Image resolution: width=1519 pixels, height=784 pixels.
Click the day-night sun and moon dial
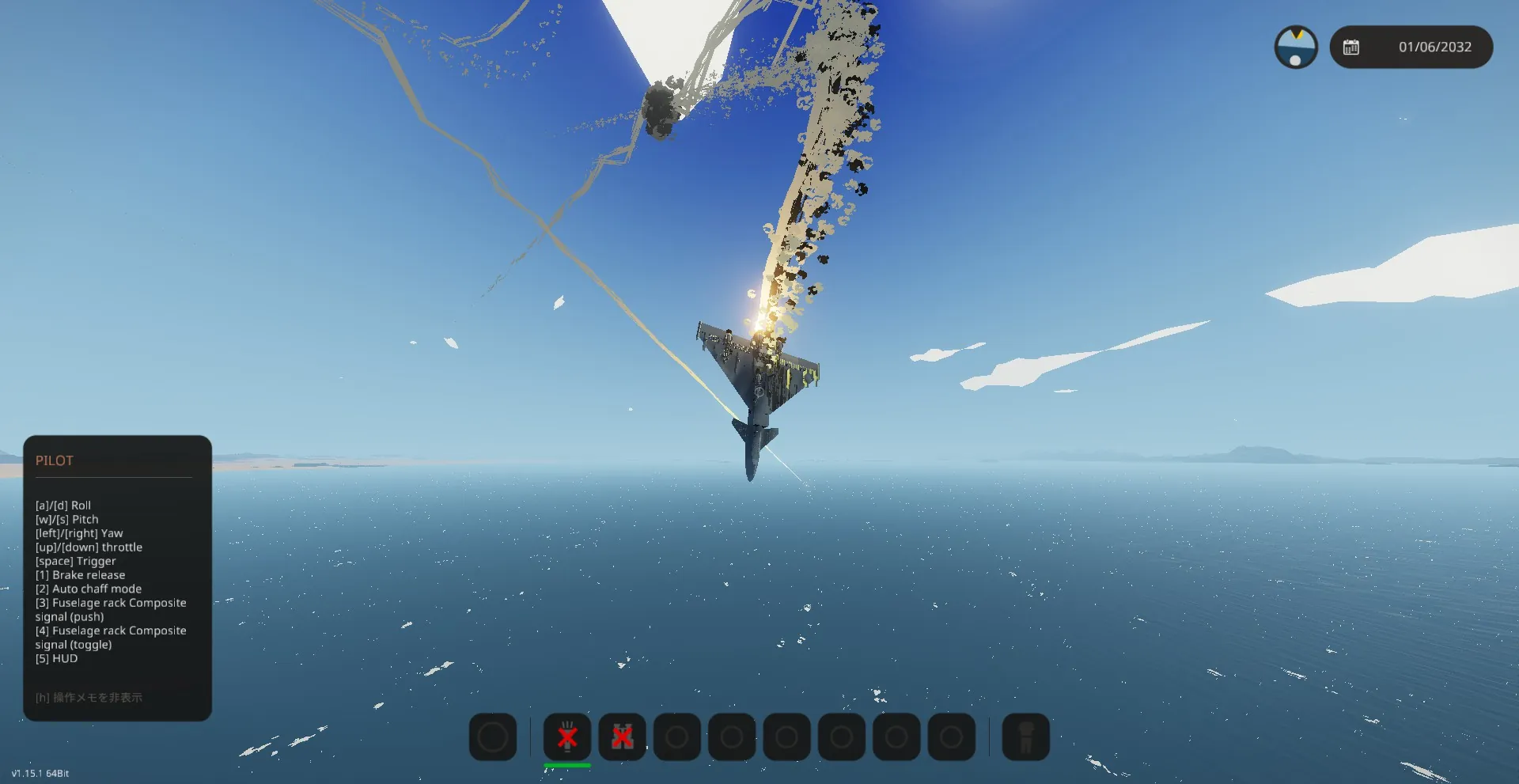[x=1295, y=47]
